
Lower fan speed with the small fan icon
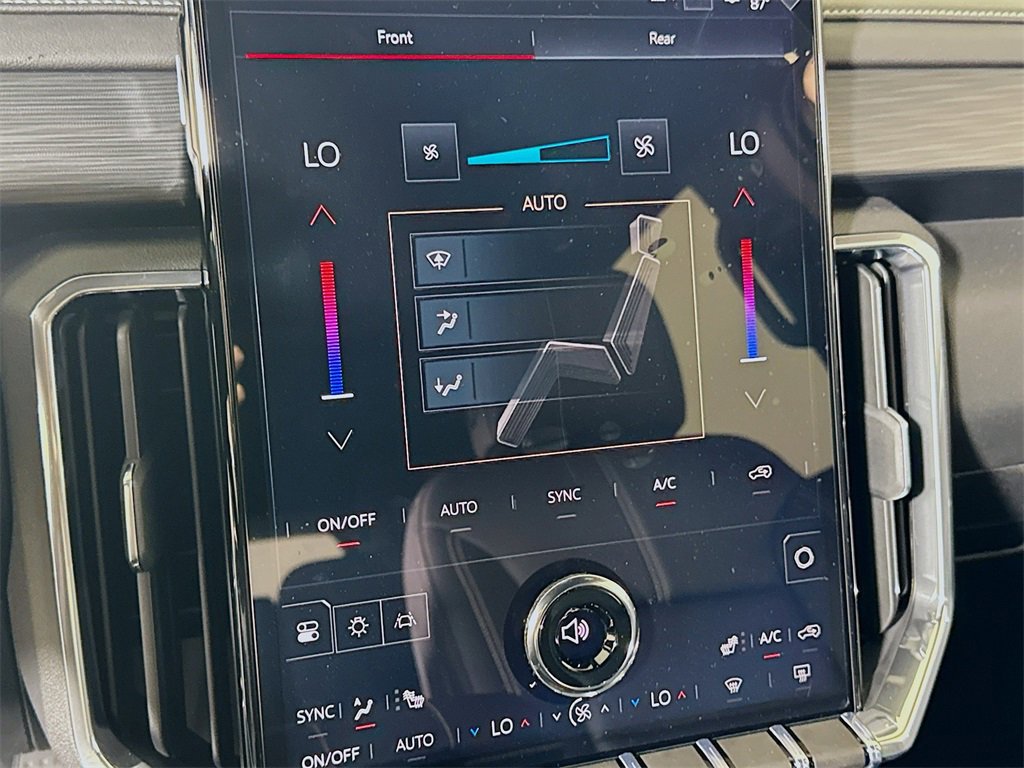(x=430, y=152)
